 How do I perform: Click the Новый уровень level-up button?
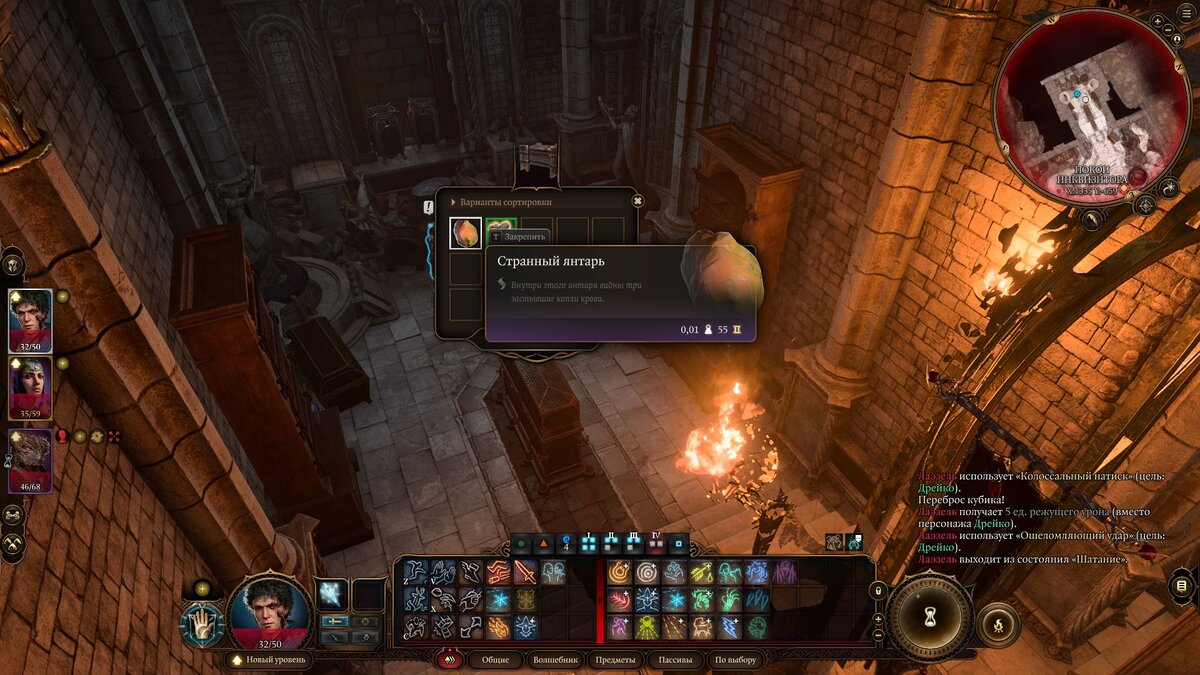tap(268, 660)
